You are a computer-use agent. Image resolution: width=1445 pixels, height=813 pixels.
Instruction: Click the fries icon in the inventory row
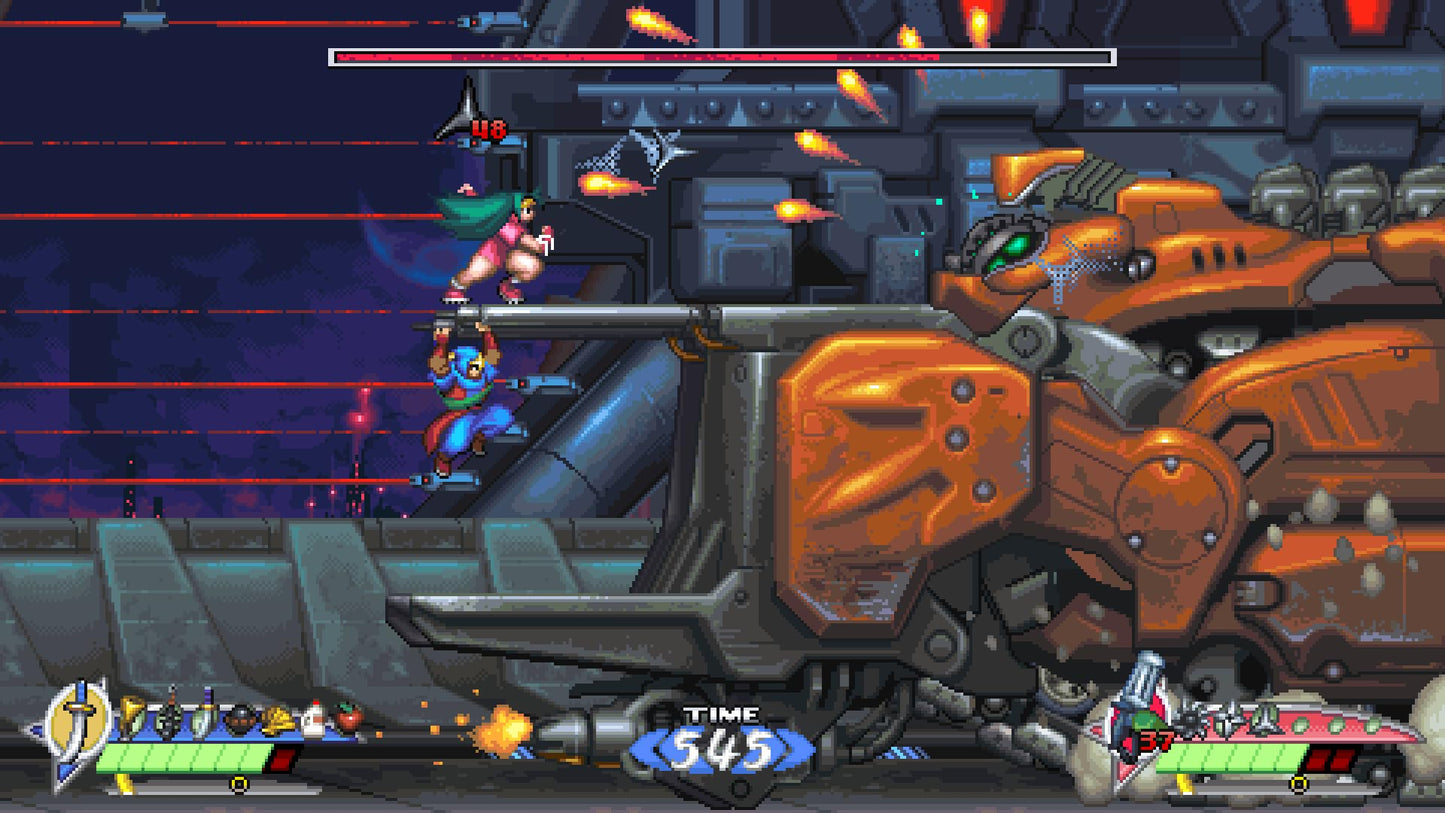(x=278, y=718)
